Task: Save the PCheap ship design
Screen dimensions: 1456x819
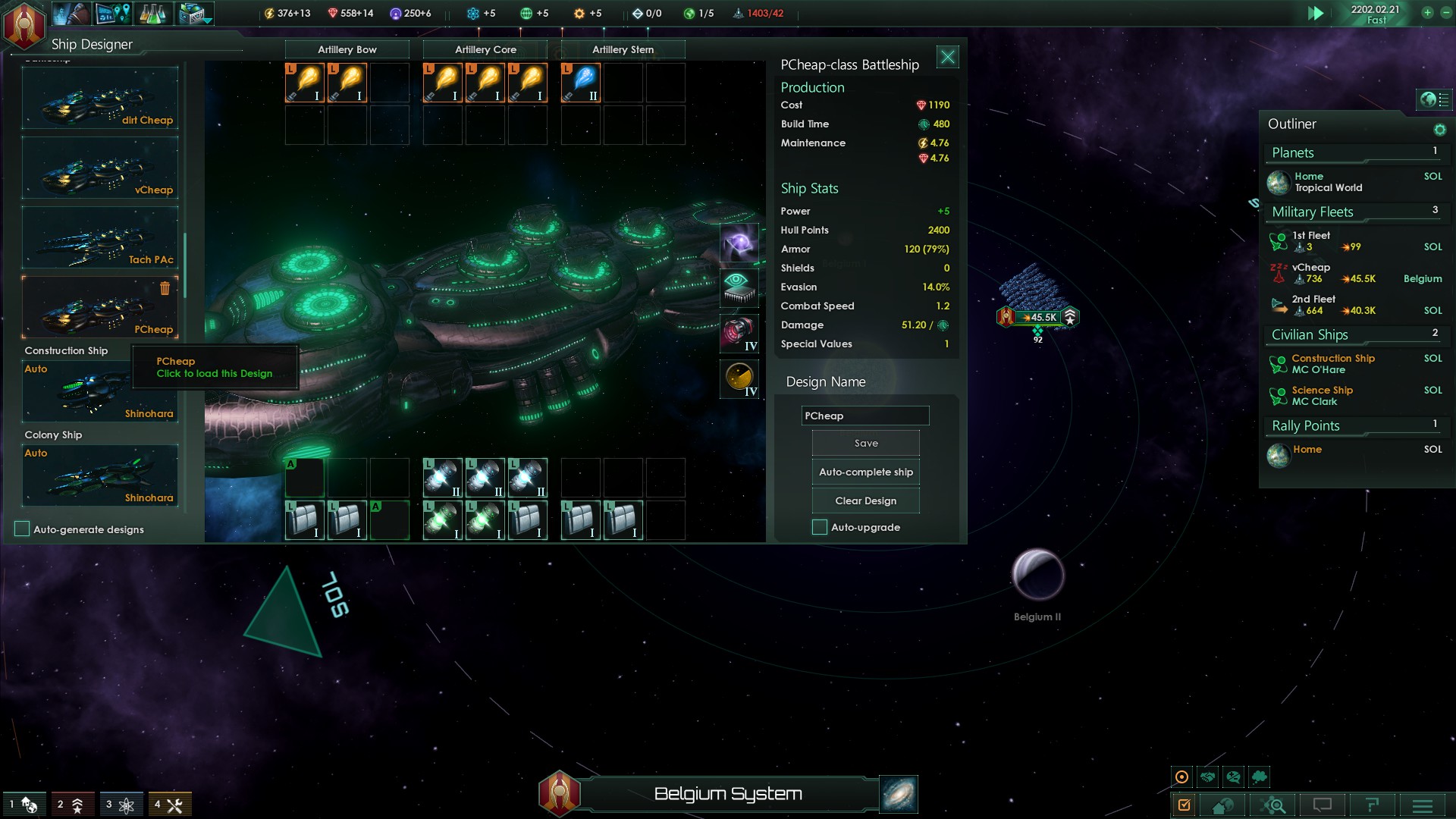Action: point(865,443)
